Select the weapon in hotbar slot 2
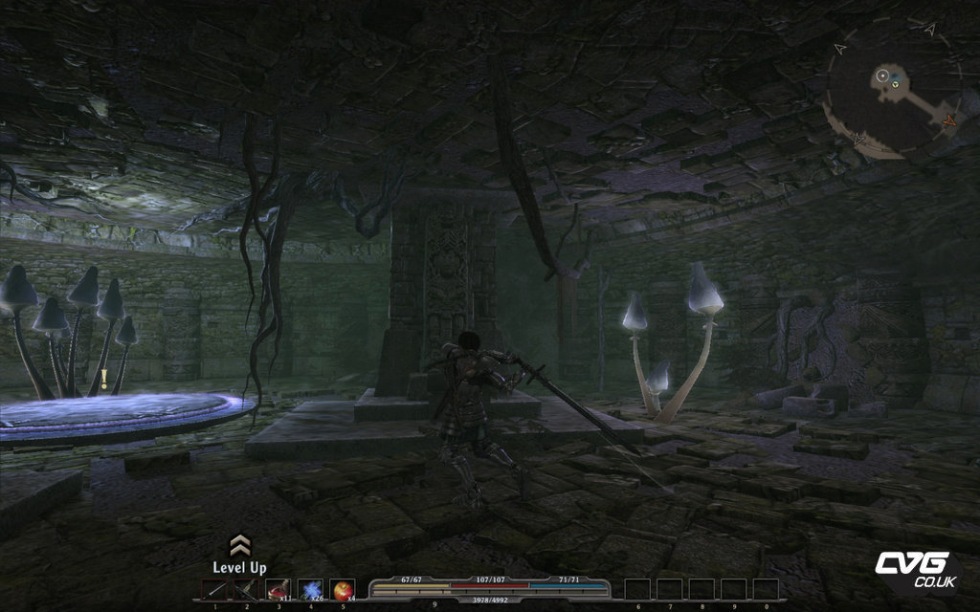980x612 pixels. pos(246,590)
